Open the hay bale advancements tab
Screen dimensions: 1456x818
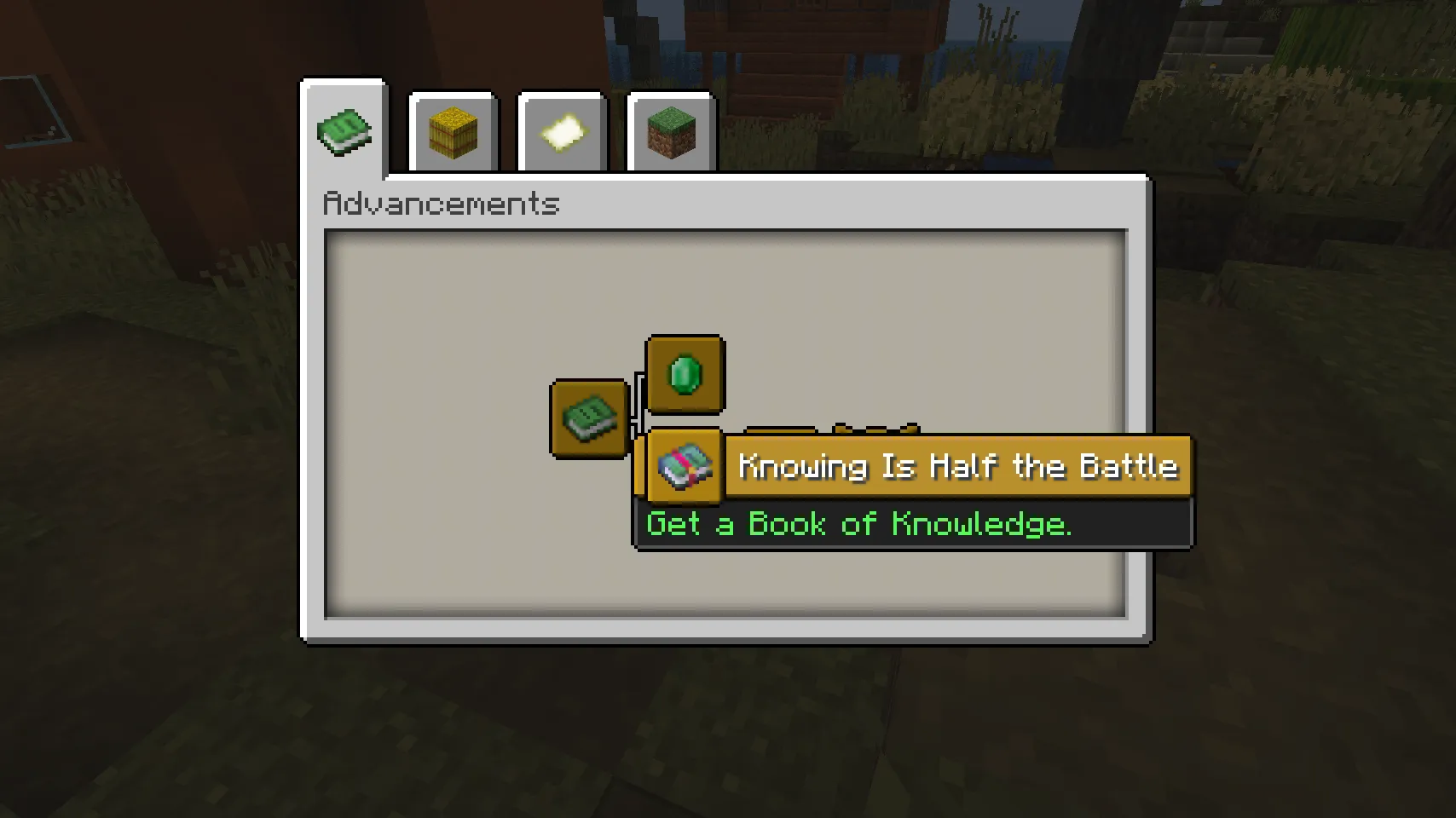[453, 131]
